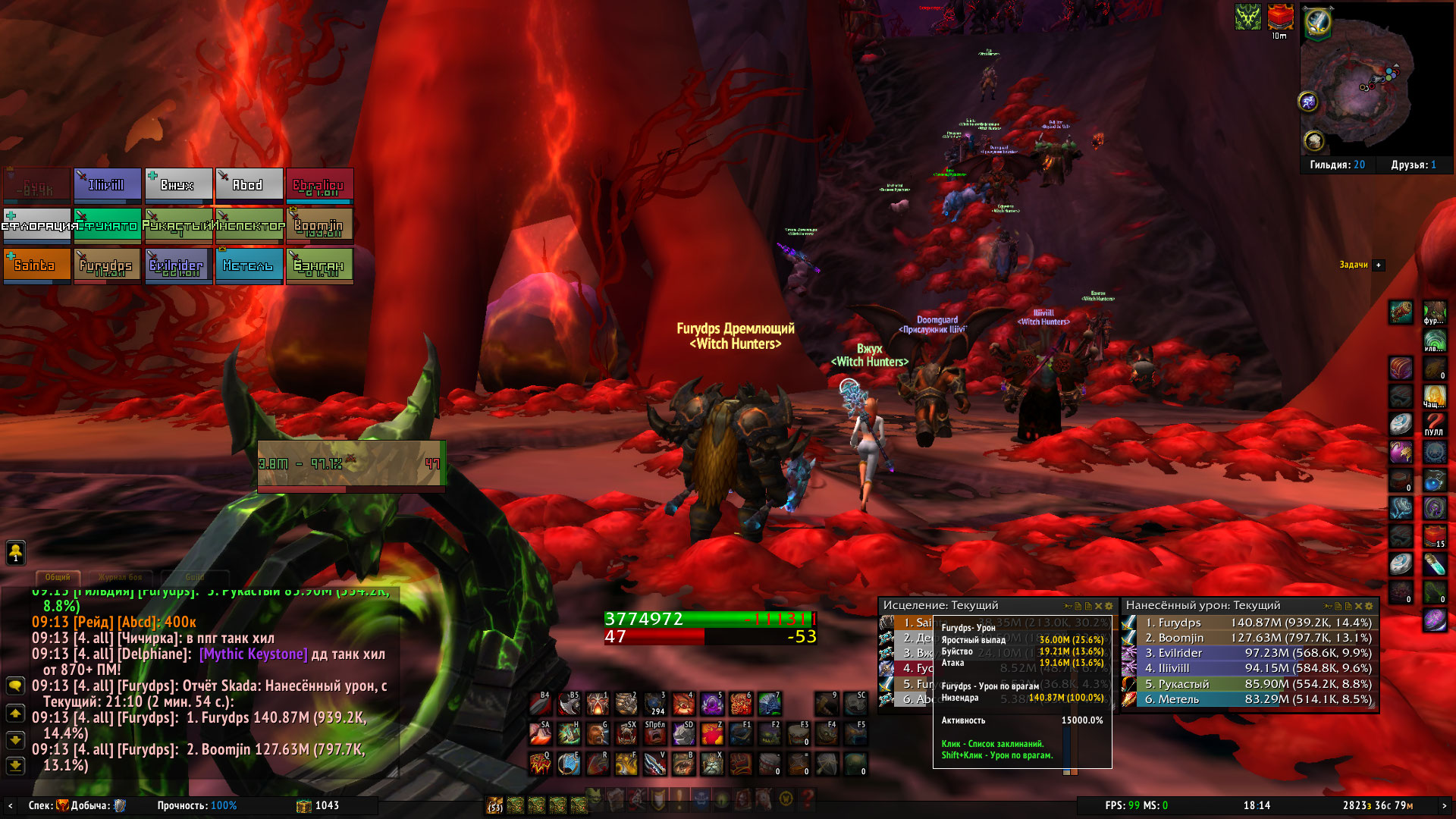Image resolution: width=1456 pixels, height=819 pixels.
Task: Select Boomjin's raid frame
Action: click(x=319, y=225)
